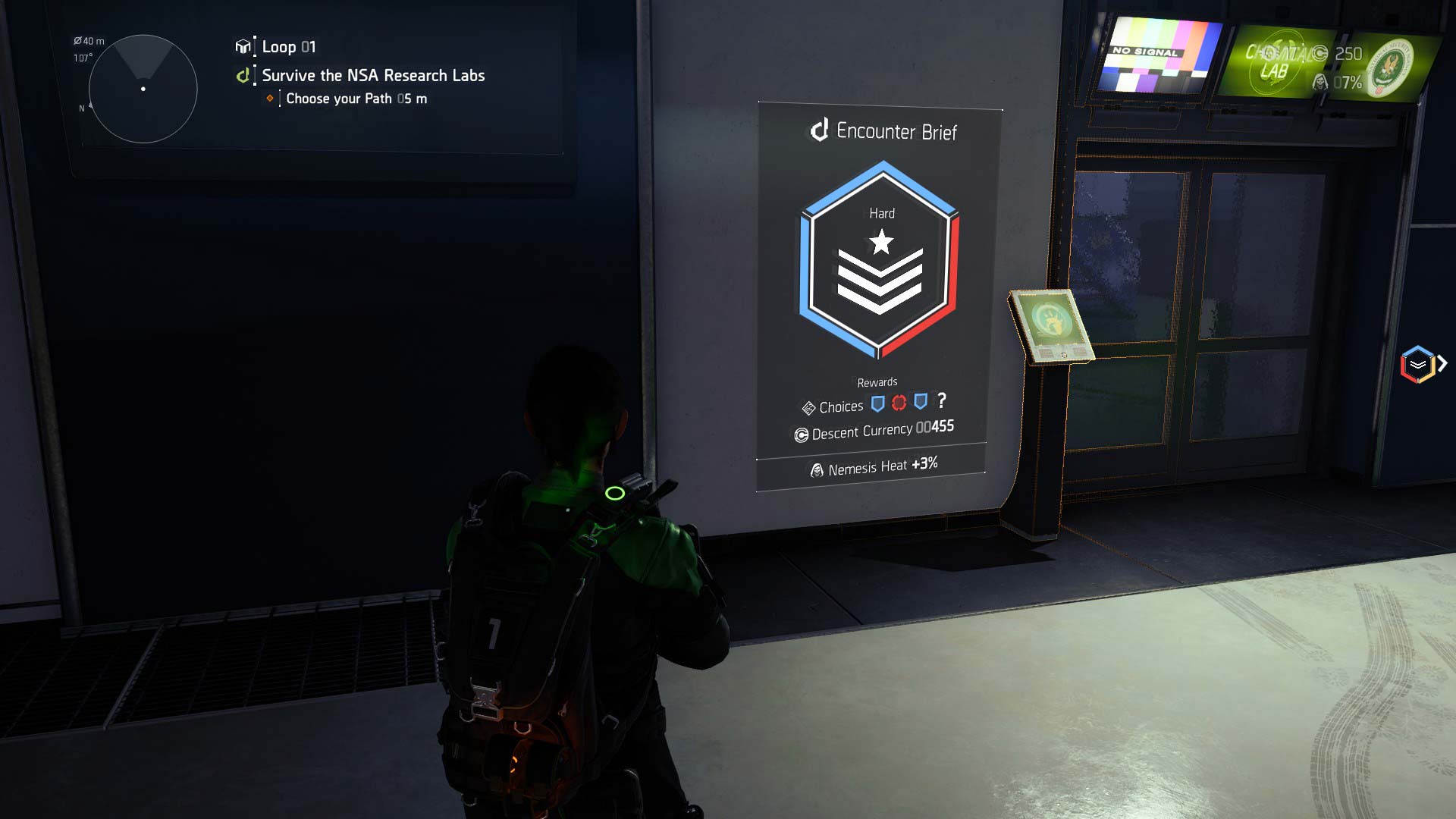This screenshot has height=819, width=1456.
Task: Select the Loop 01 tracker entry
Action: click(288, 47)
